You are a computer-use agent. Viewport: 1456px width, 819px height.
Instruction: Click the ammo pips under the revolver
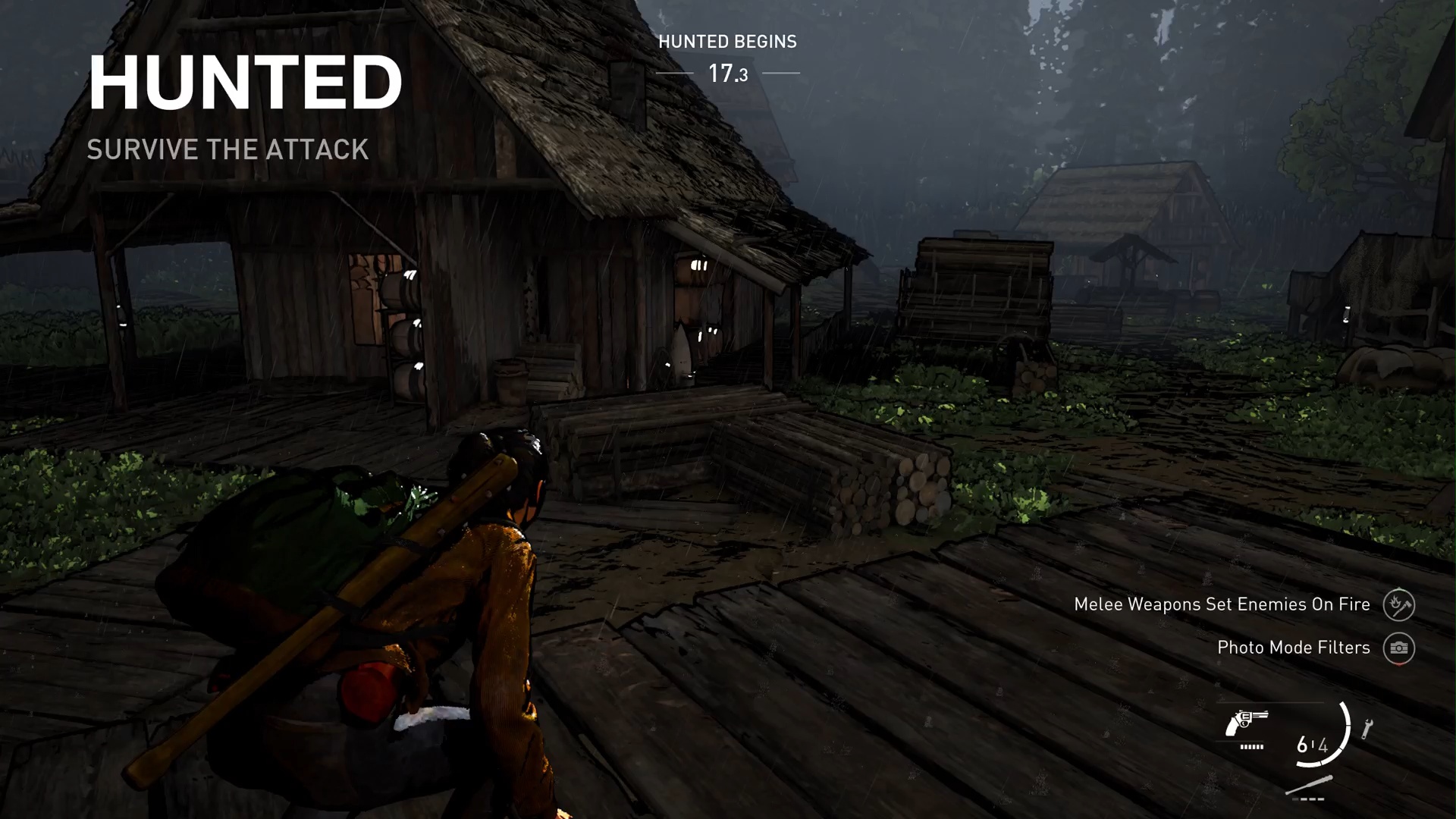(1250, 747)
